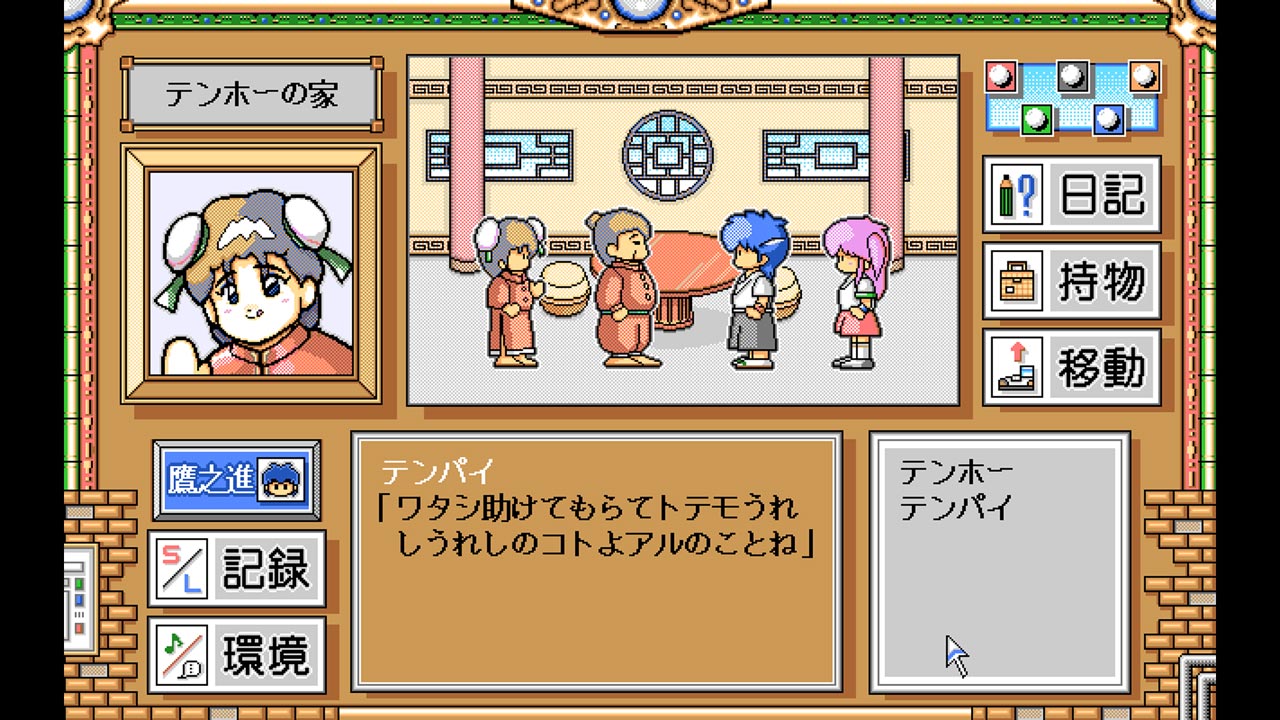Choose the 移動 move command
The height and width of the screenshot is (720, 1280).
1071,367
